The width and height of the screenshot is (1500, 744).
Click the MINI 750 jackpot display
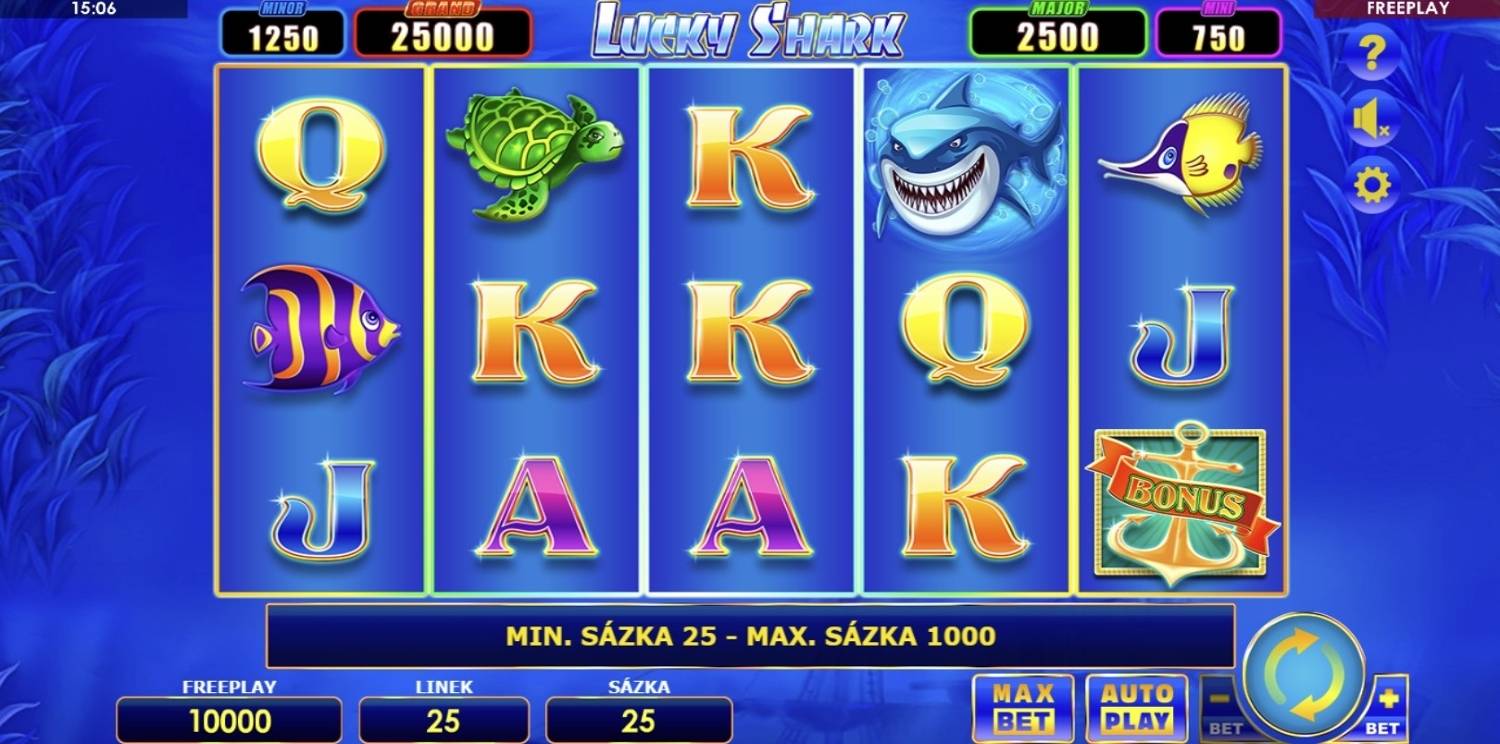click(x=1220, y=32)
